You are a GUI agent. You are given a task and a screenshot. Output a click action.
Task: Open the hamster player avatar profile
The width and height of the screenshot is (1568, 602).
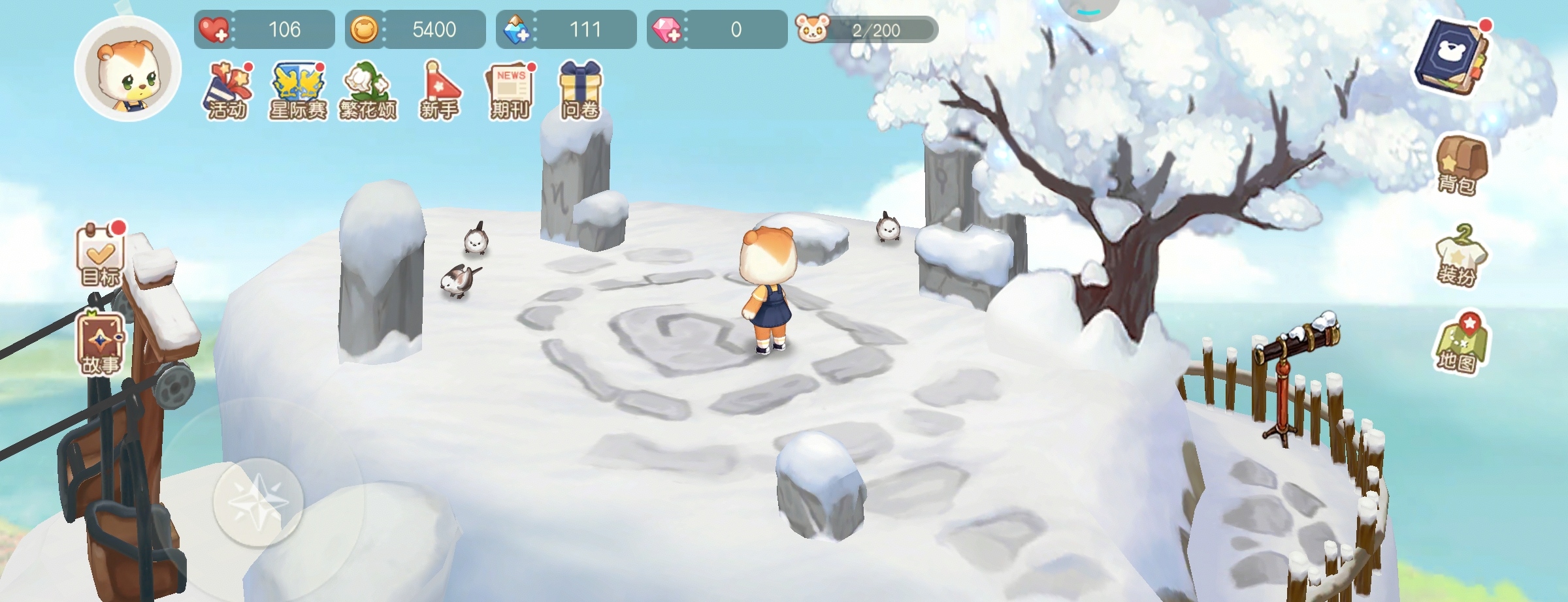[127, 69]
